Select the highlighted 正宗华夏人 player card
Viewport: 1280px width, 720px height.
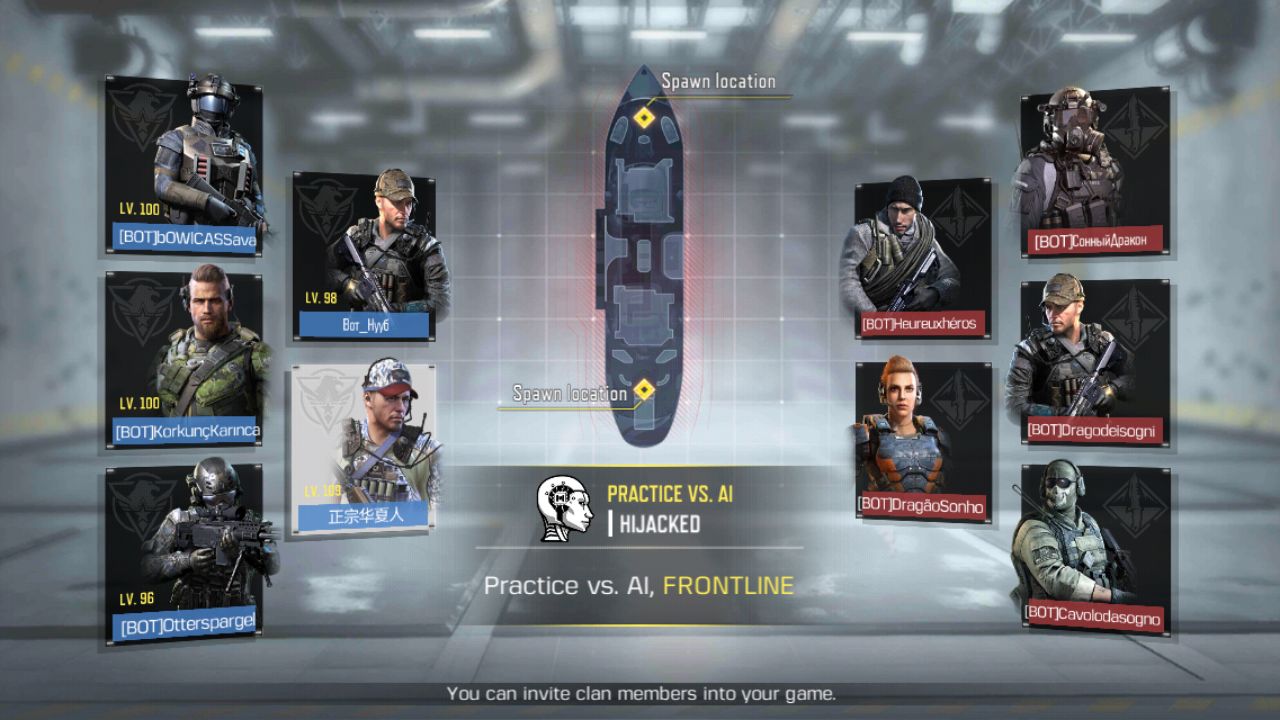pyautogui.click(x=364, y=448)
